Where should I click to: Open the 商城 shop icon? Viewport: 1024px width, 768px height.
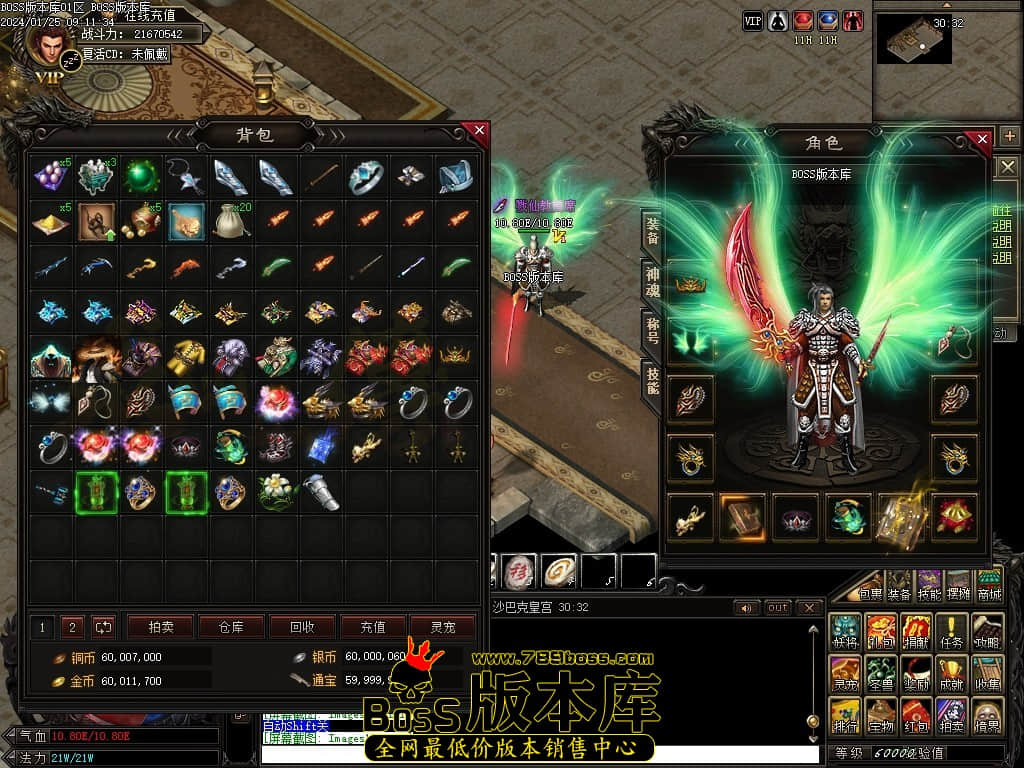[x=989, y=585]
